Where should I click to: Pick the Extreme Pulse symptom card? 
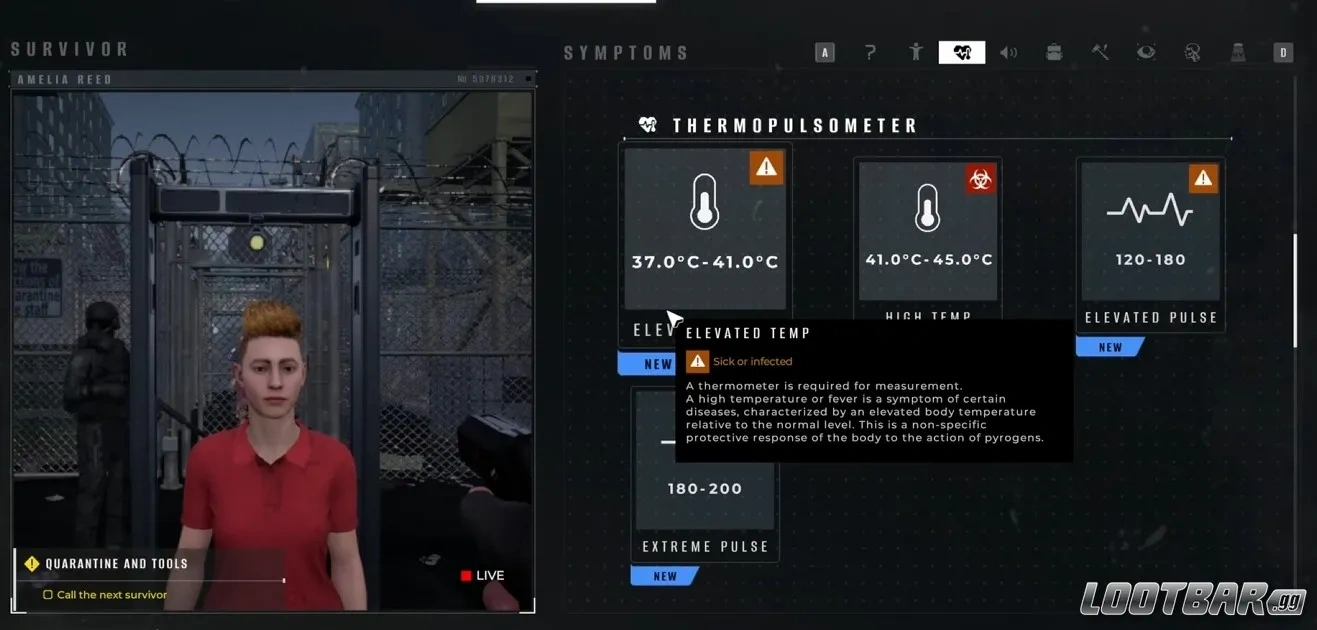pos(705,470)
